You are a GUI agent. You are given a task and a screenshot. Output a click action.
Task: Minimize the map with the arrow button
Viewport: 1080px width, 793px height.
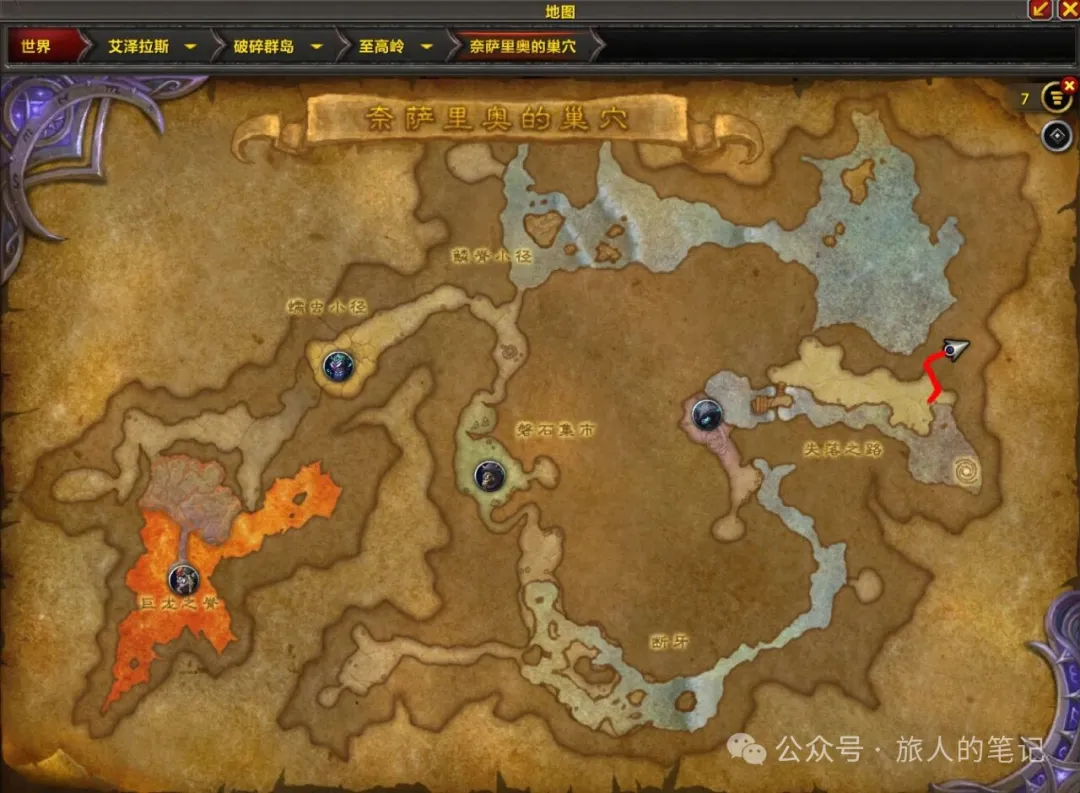(x=1041, y=9)
